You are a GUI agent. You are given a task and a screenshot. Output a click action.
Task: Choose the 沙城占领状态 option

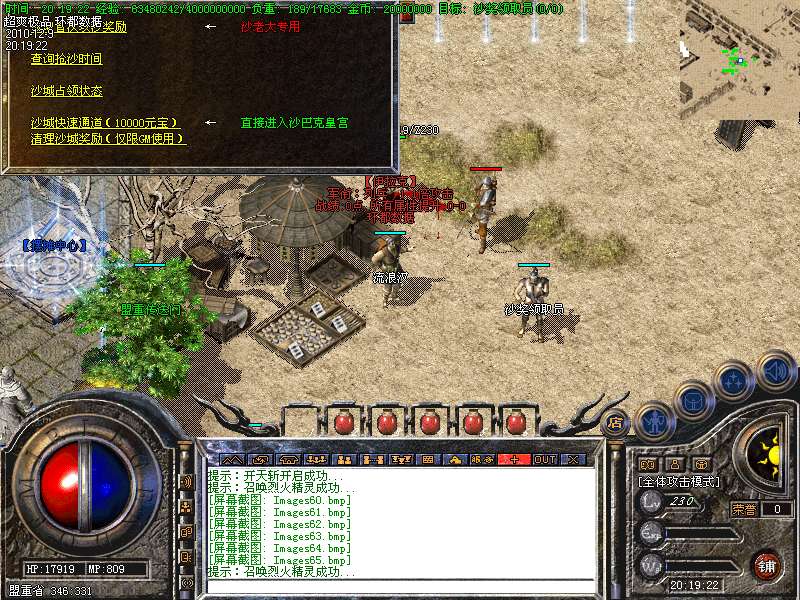(66, 91)
